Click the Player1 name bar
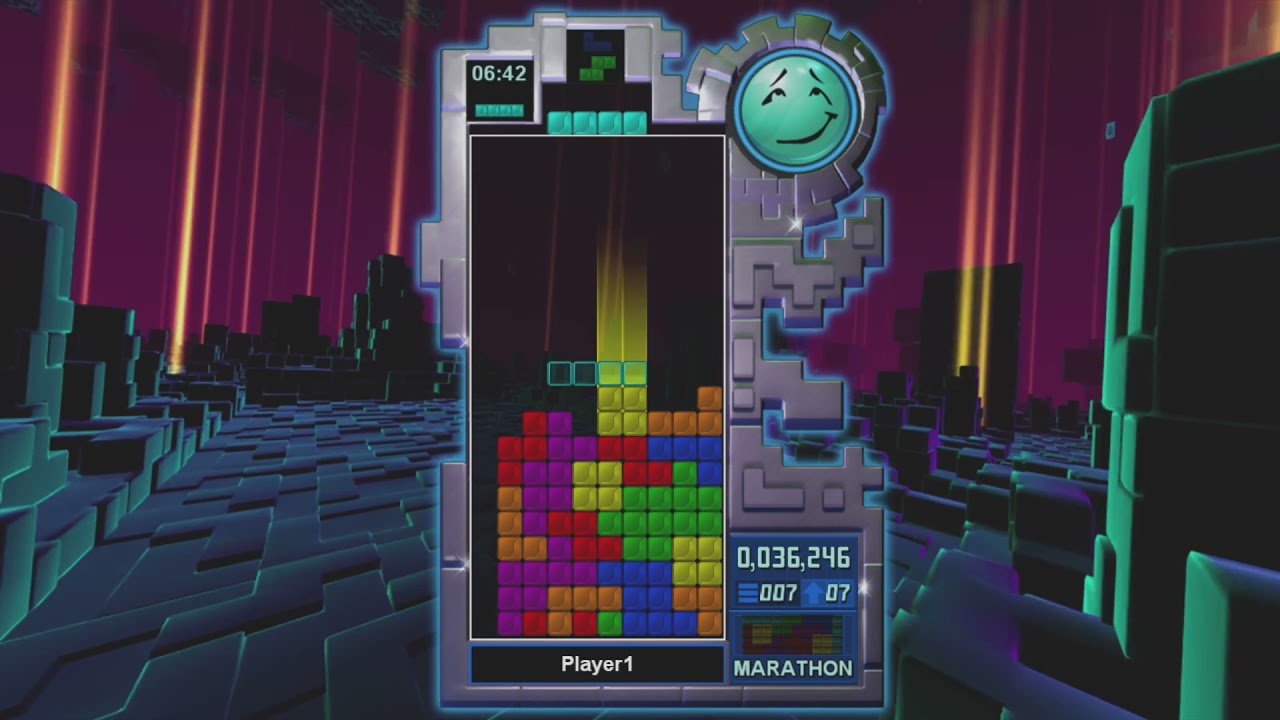Screen dimensions: 1280x720 [597, 663]
